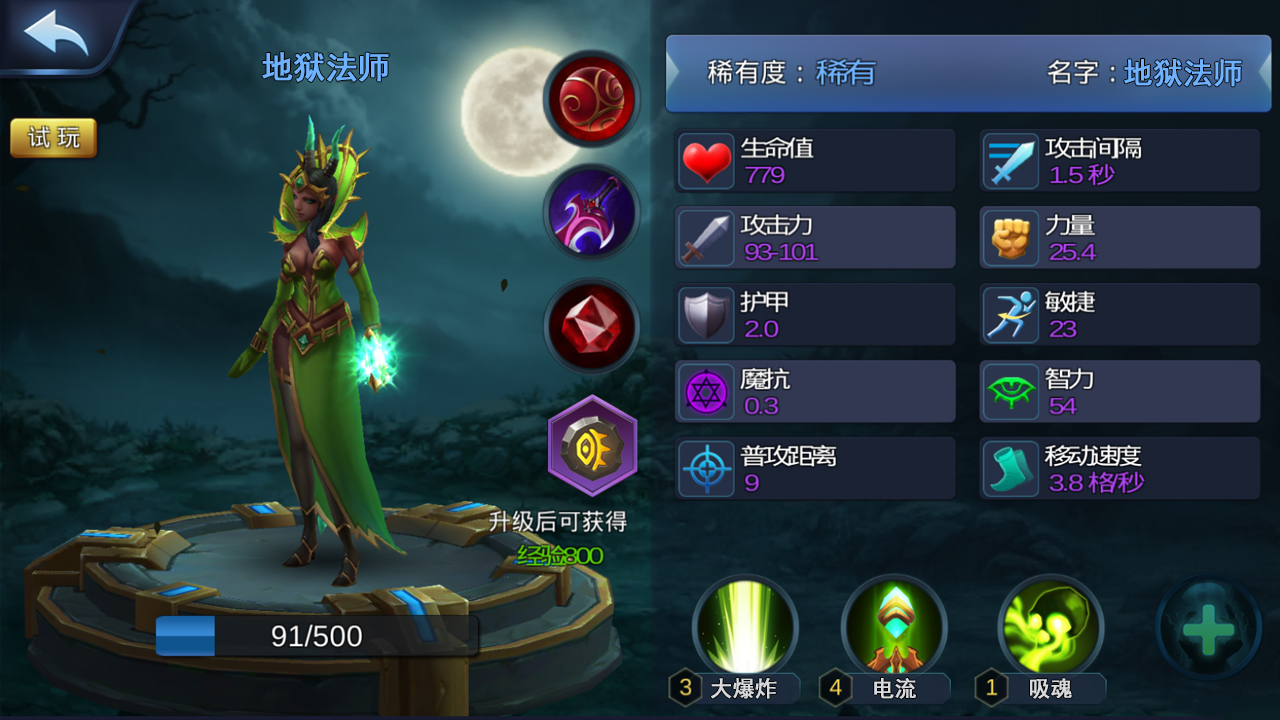Open the purple weapon icon on the left
Viewport: 1280px width, 720px height.
pyautogui.click(x=592, y=213)
